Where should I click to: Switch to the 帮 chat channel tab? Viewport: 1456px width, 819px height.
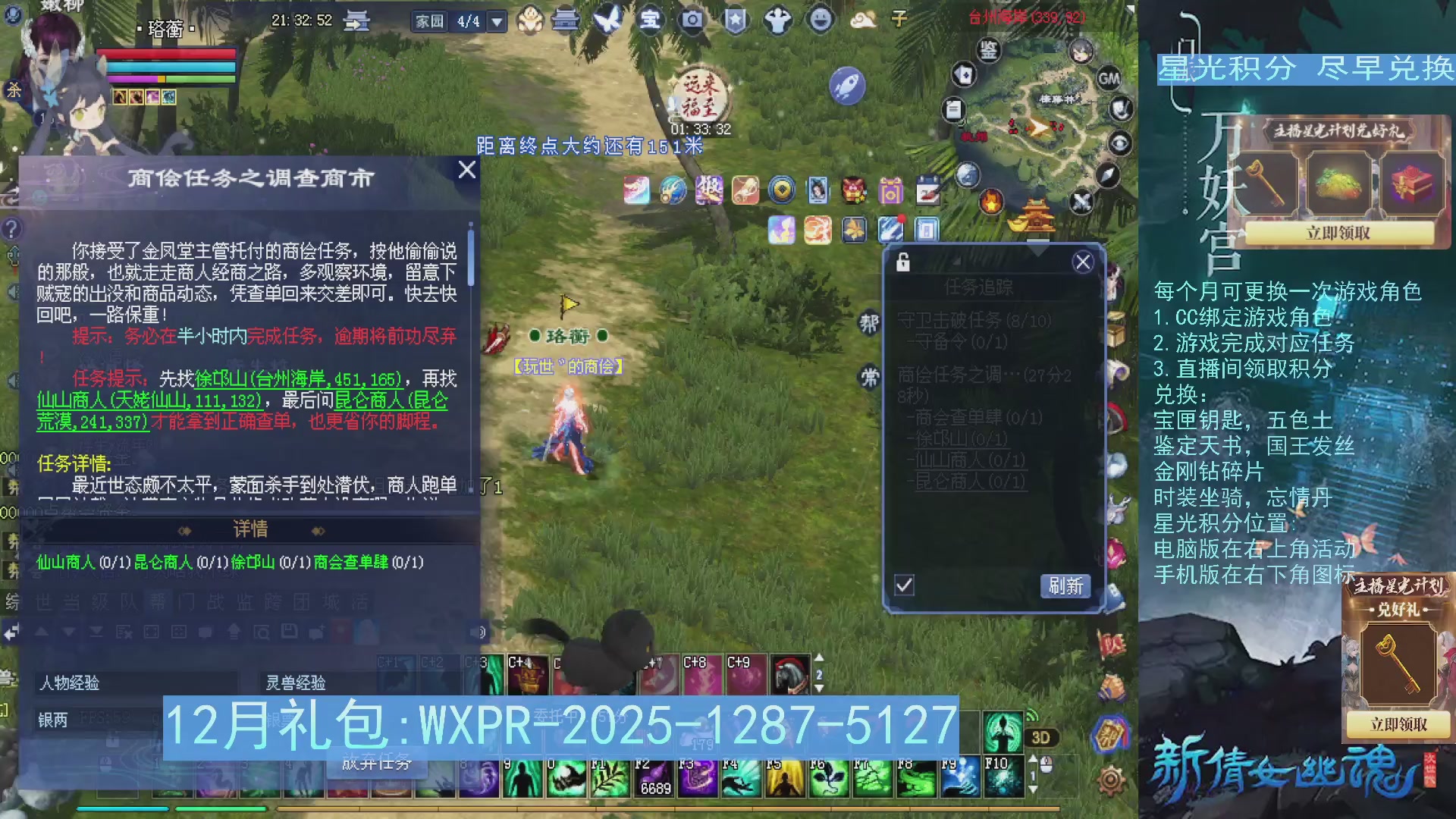[157, 601]
